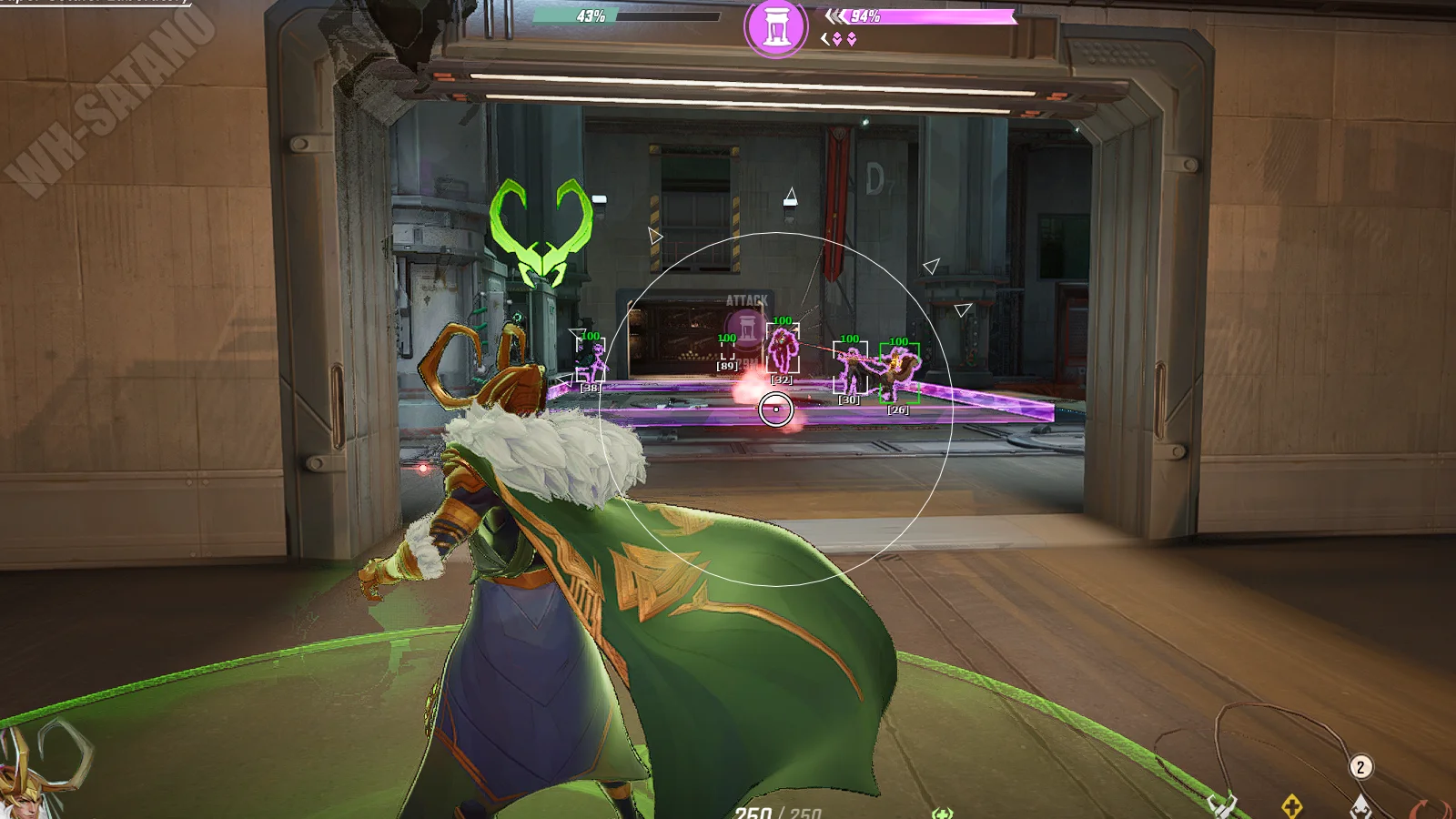Activate the yellow cross healing ability
This screenshot has width=1456, height=819.
pyautogui.click(x=1292, y=805)
